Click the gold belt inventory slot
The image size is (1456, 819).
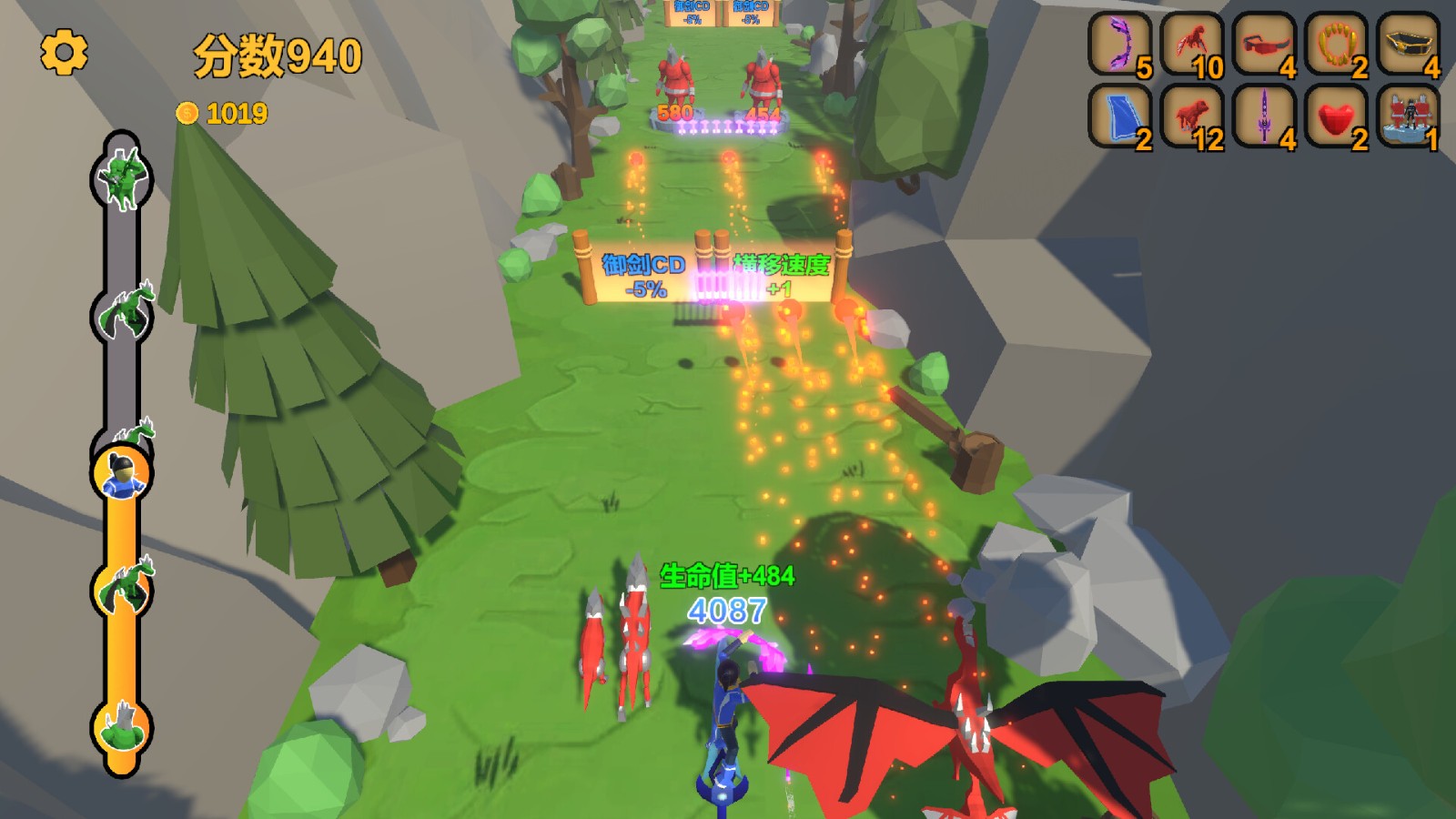[1406, 43]
